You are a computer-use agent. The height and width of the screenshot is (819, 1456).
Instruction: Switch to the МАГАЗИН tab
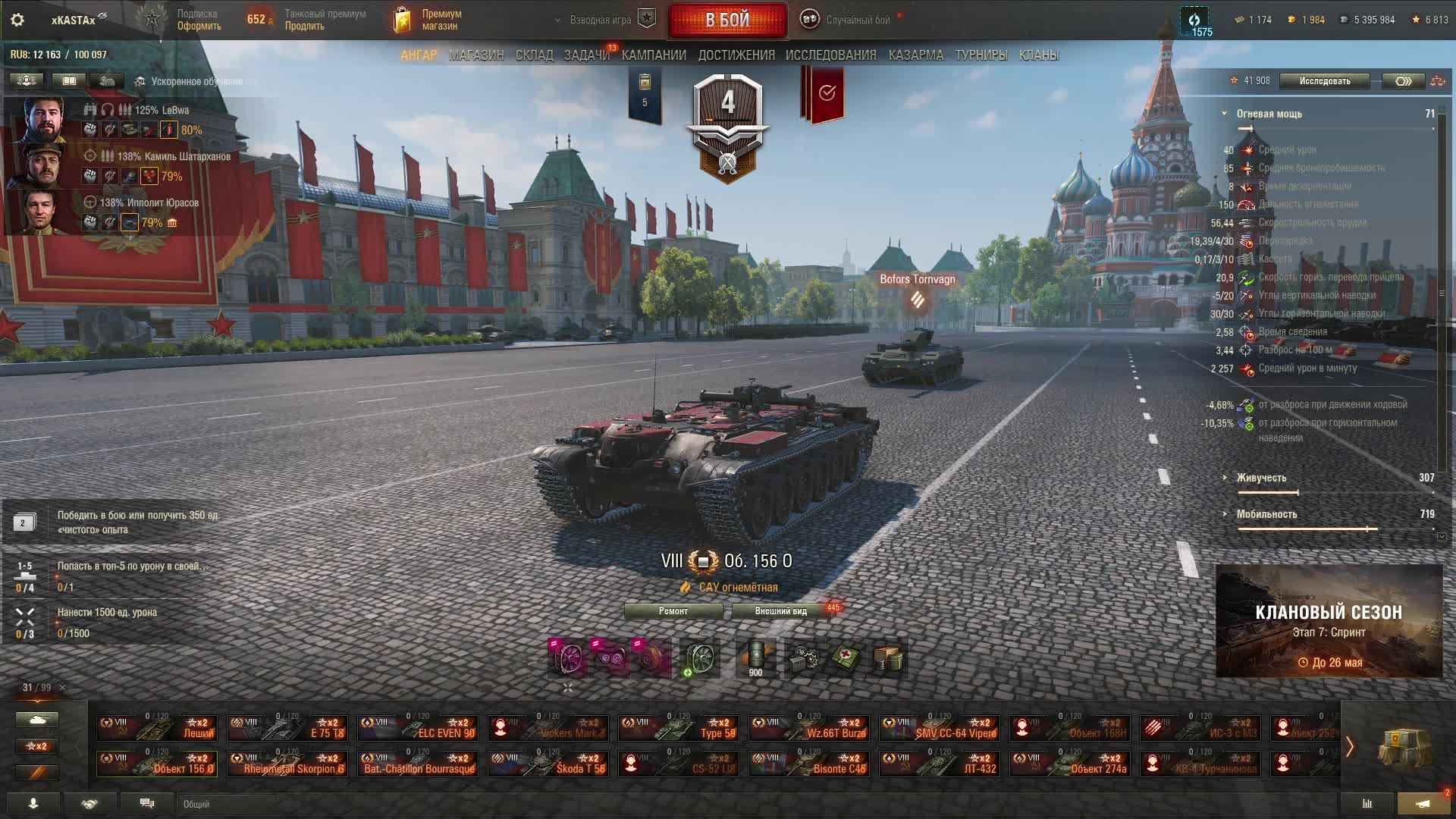pyautogui.click(x=475, y=55)
